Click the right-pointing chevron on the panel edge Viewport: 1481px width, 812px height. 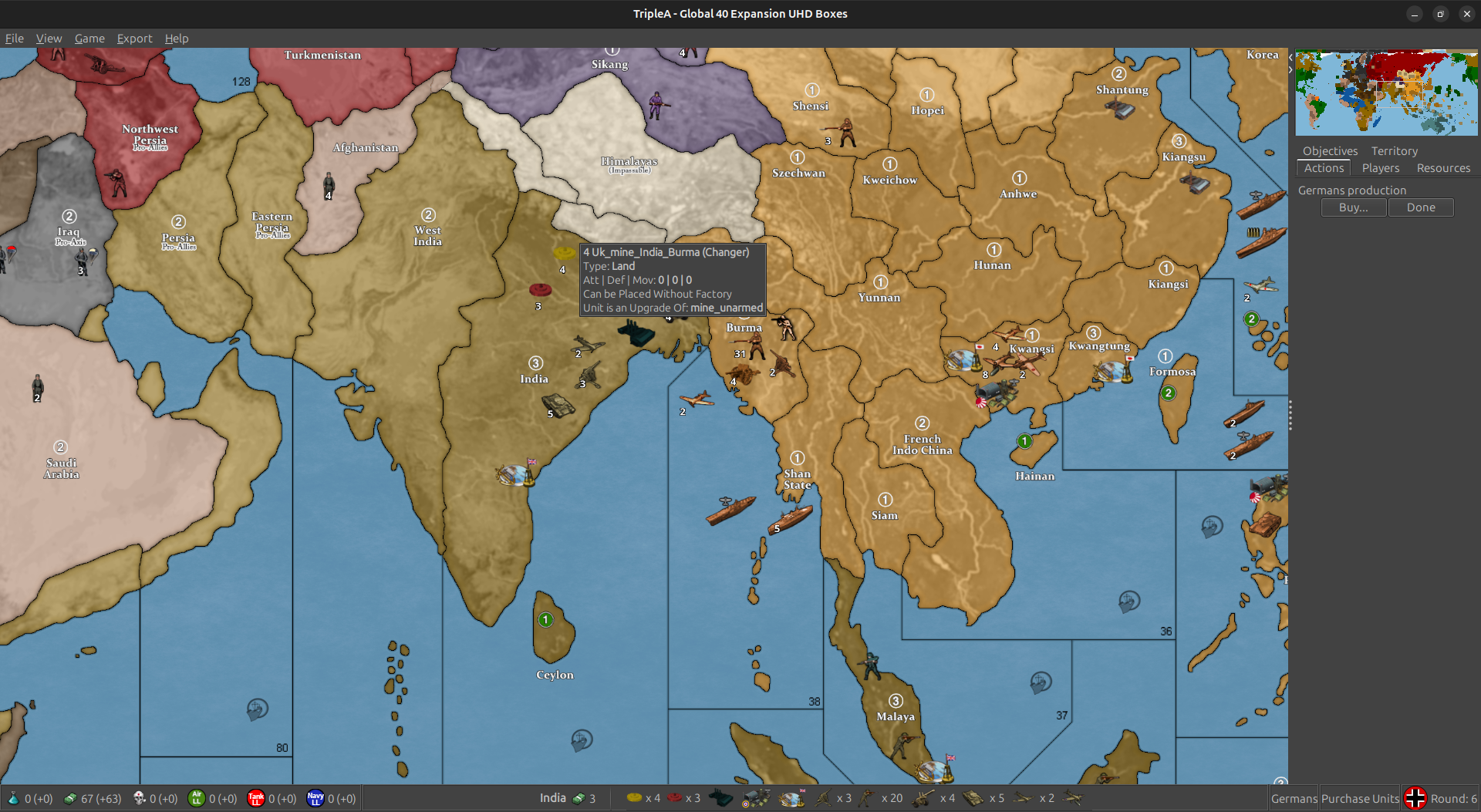click(x=1290, y=69)
